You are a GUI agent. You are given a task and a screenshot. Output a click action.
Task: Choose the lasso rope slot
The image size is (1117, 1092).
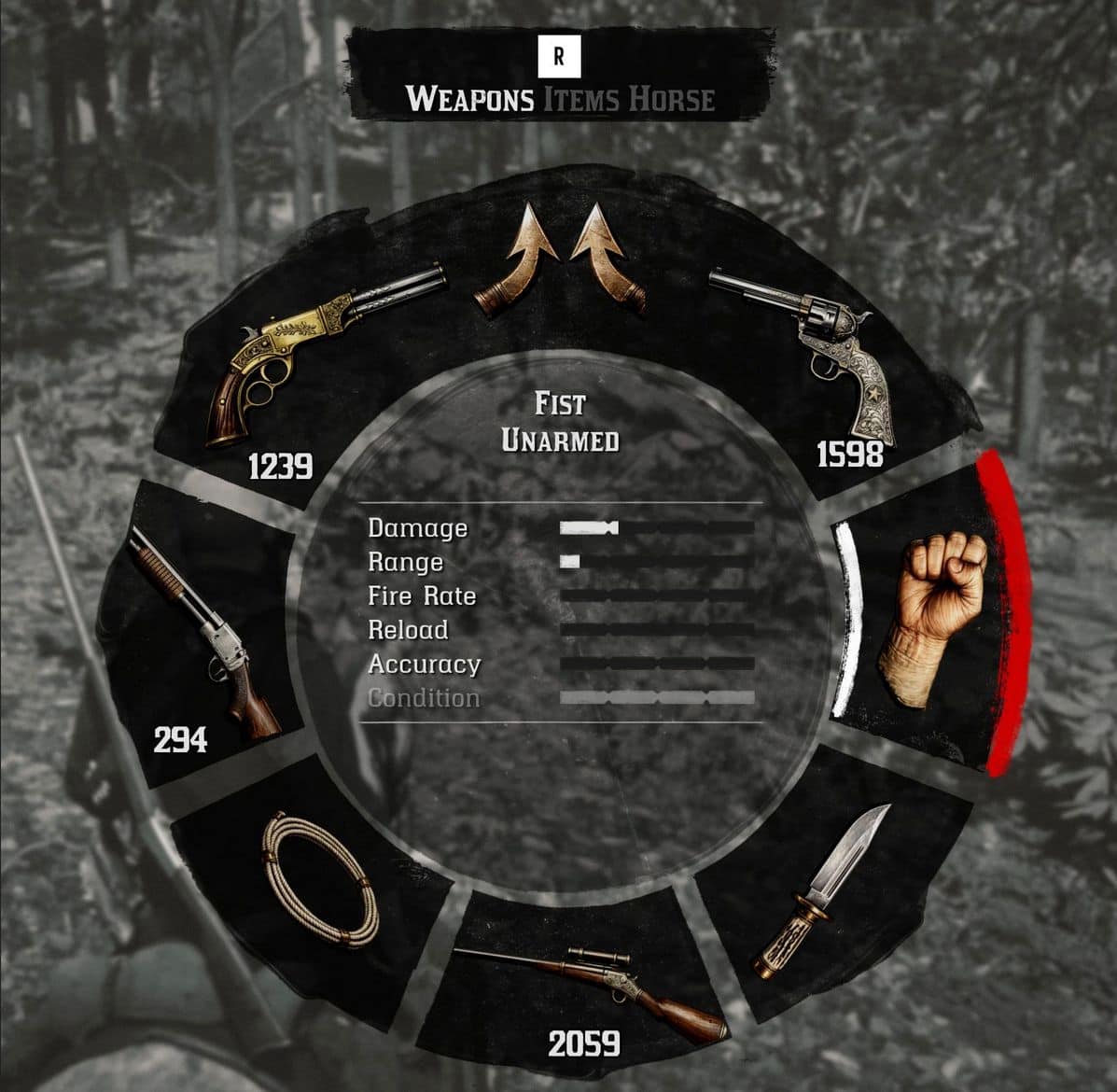point(315,882)
